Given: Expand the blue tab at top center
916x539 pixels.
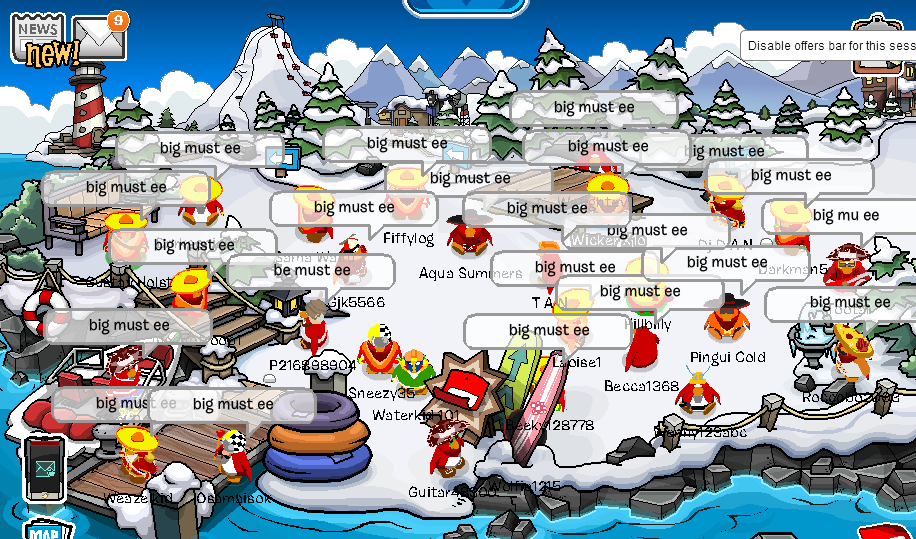Looking at the screenshot, I should pos(465,7).
